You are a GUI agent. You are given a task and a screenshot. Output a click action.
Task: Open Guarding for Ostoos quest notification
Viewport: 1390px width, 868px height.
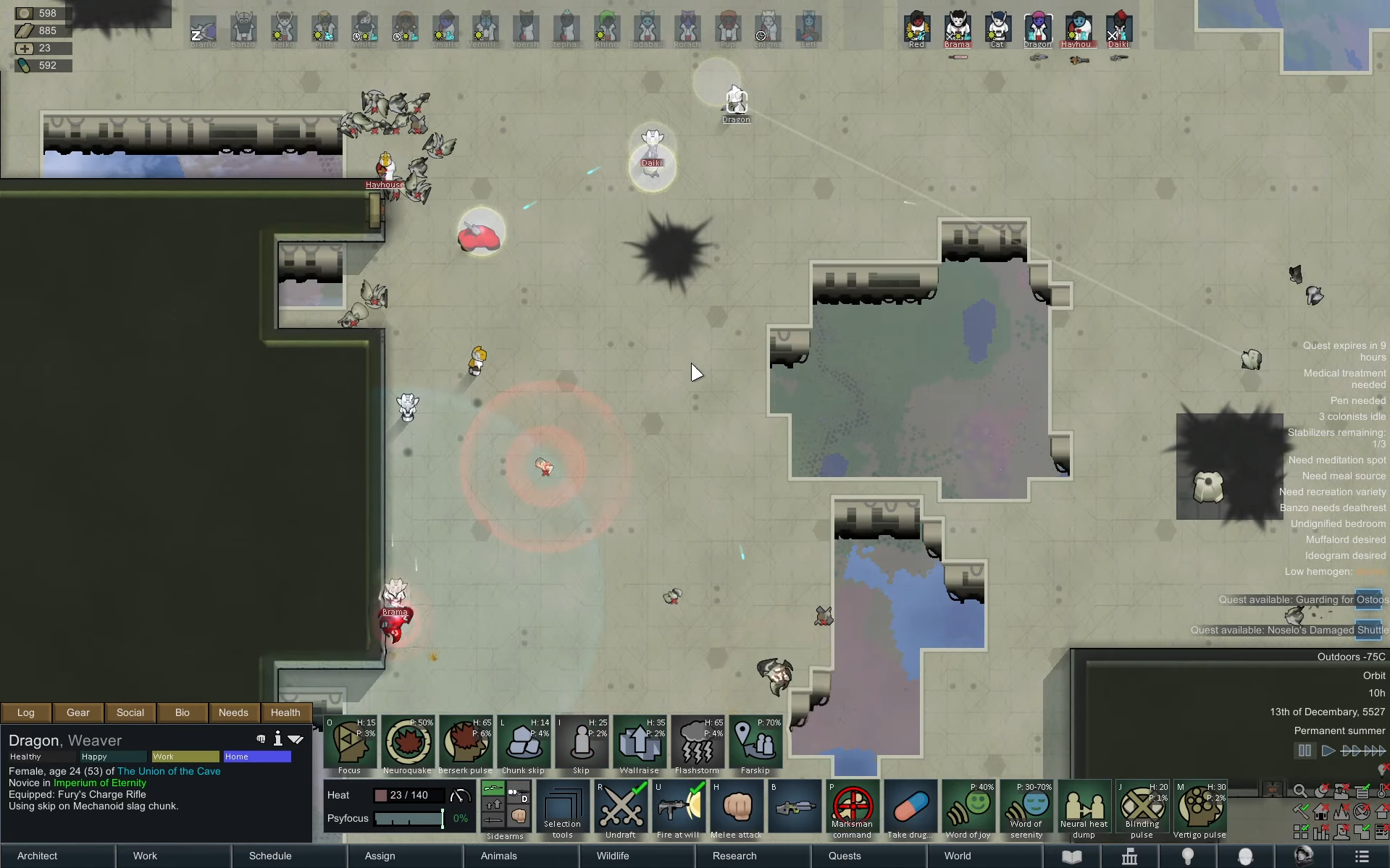[1303, 599]
